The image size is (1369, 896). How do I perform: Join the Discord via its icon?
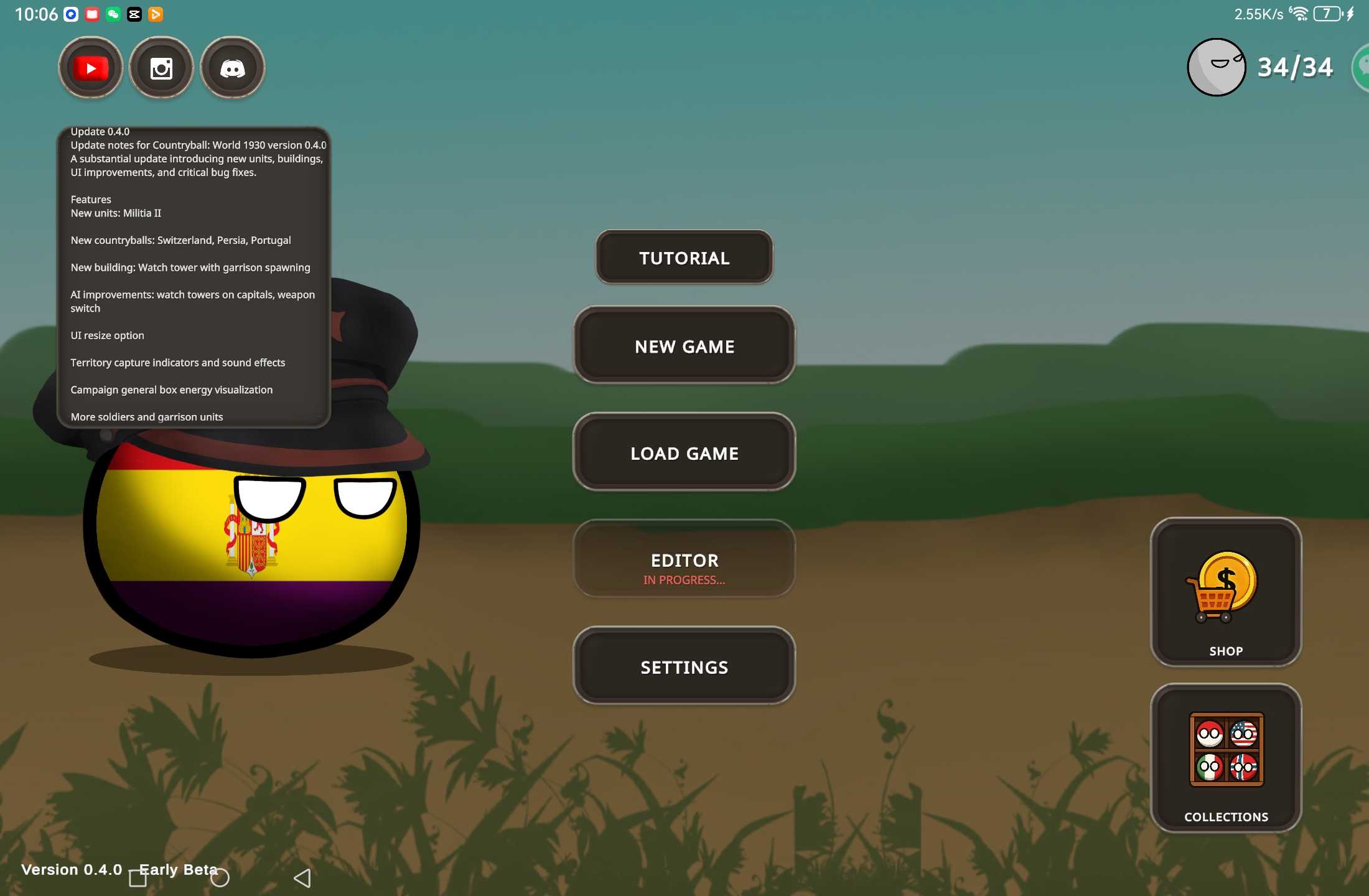pos(233,68)
